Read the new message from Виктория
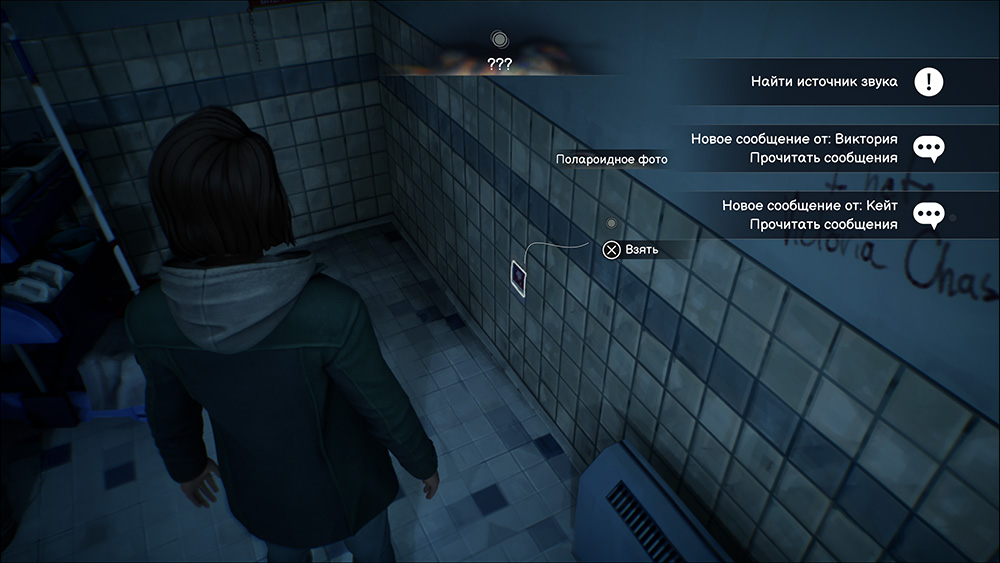Viewport: 1000px width, 563px height. [794, 148]
